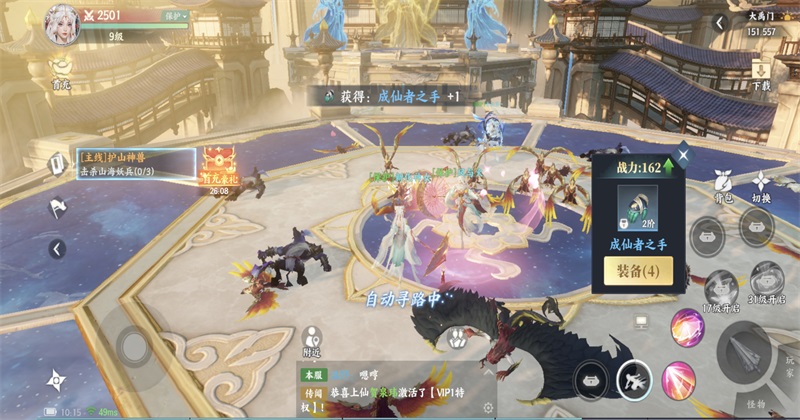Activate the pink burst skill
This screenshot has width=800, height=420.
tap(679, 380)
